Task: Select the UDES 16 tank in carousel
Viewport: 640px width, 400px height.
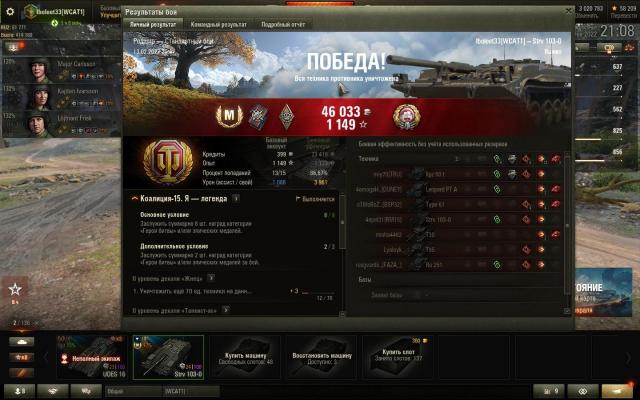Action: click(x=91, y=357)
